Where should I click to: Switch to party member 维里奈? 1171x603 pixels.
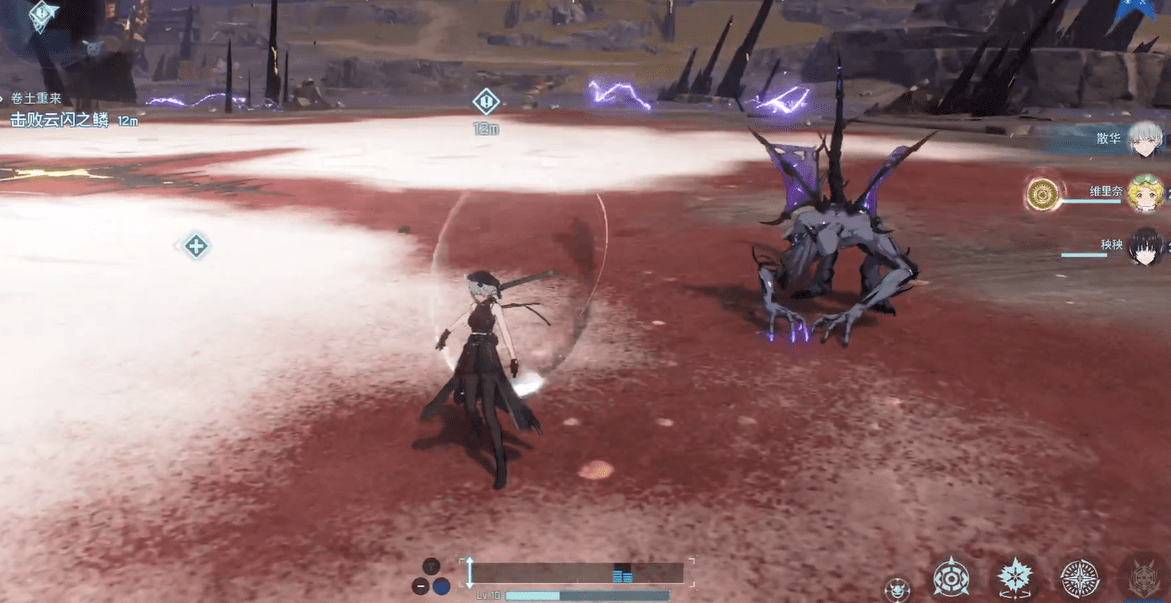point(1146,193)
